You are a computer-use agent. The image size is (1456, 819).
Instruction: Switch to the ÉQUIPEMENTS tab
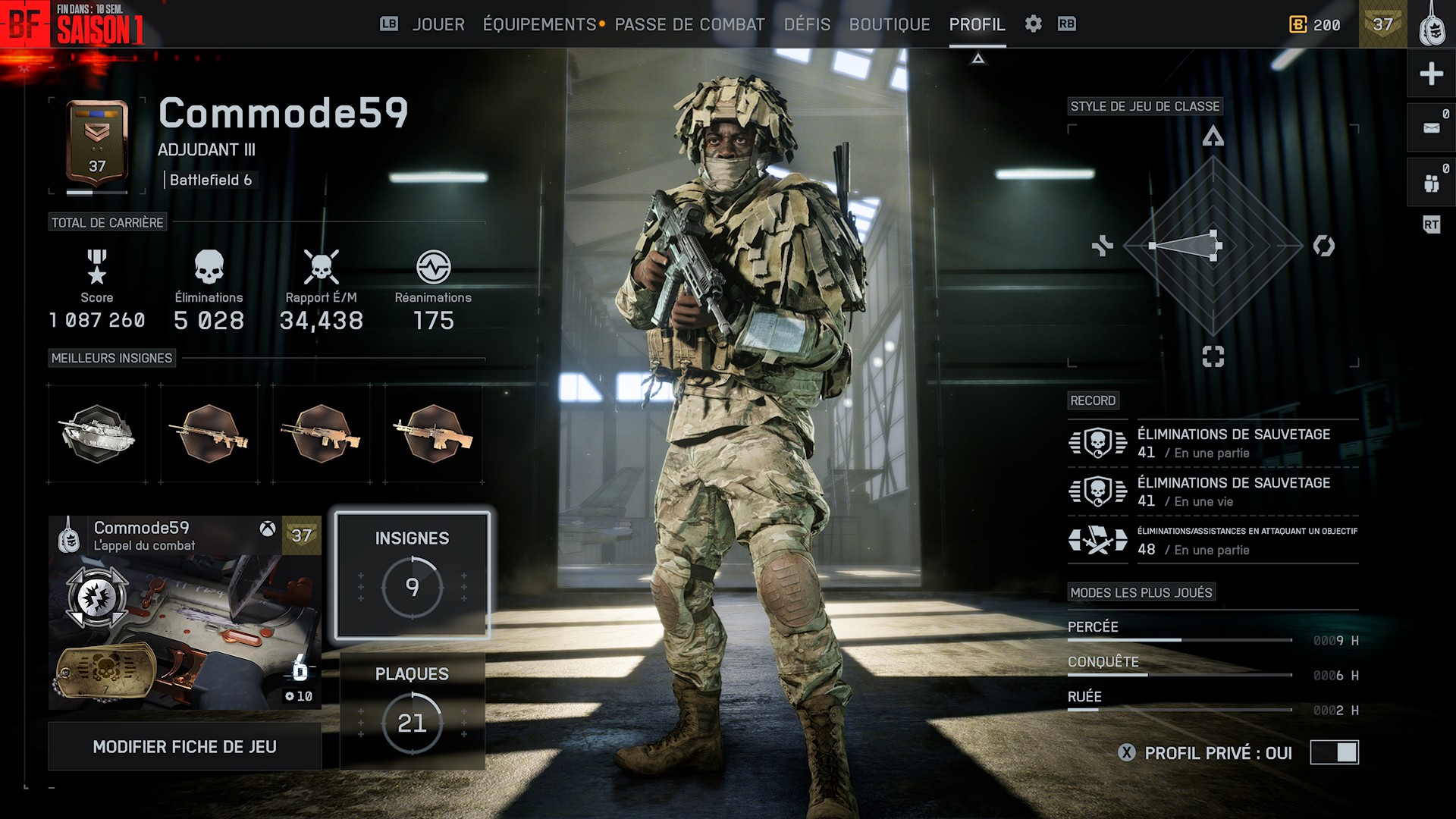click(x=540, y=24)
